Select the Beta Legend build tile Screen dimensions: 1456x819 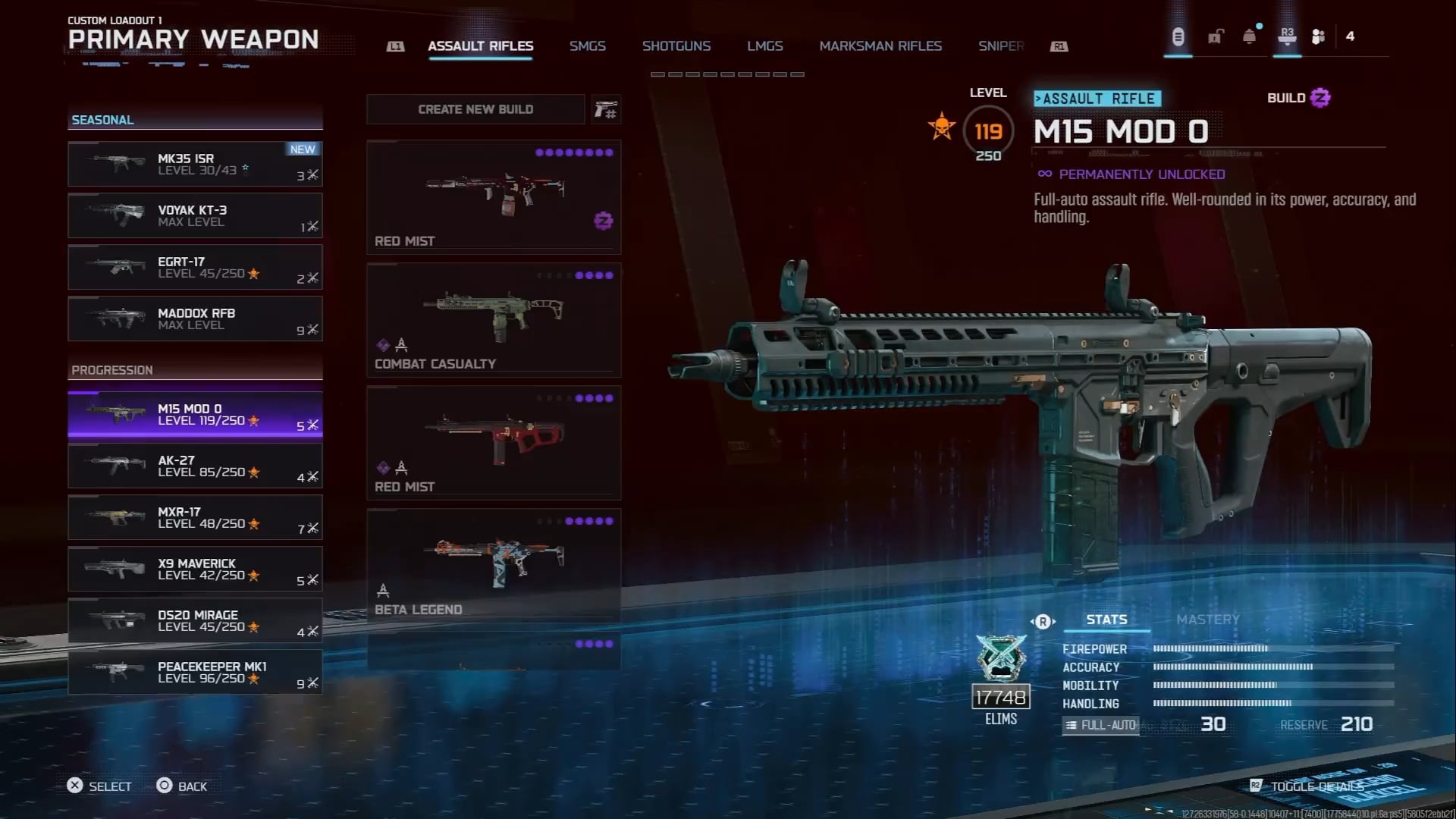(494, 566)
